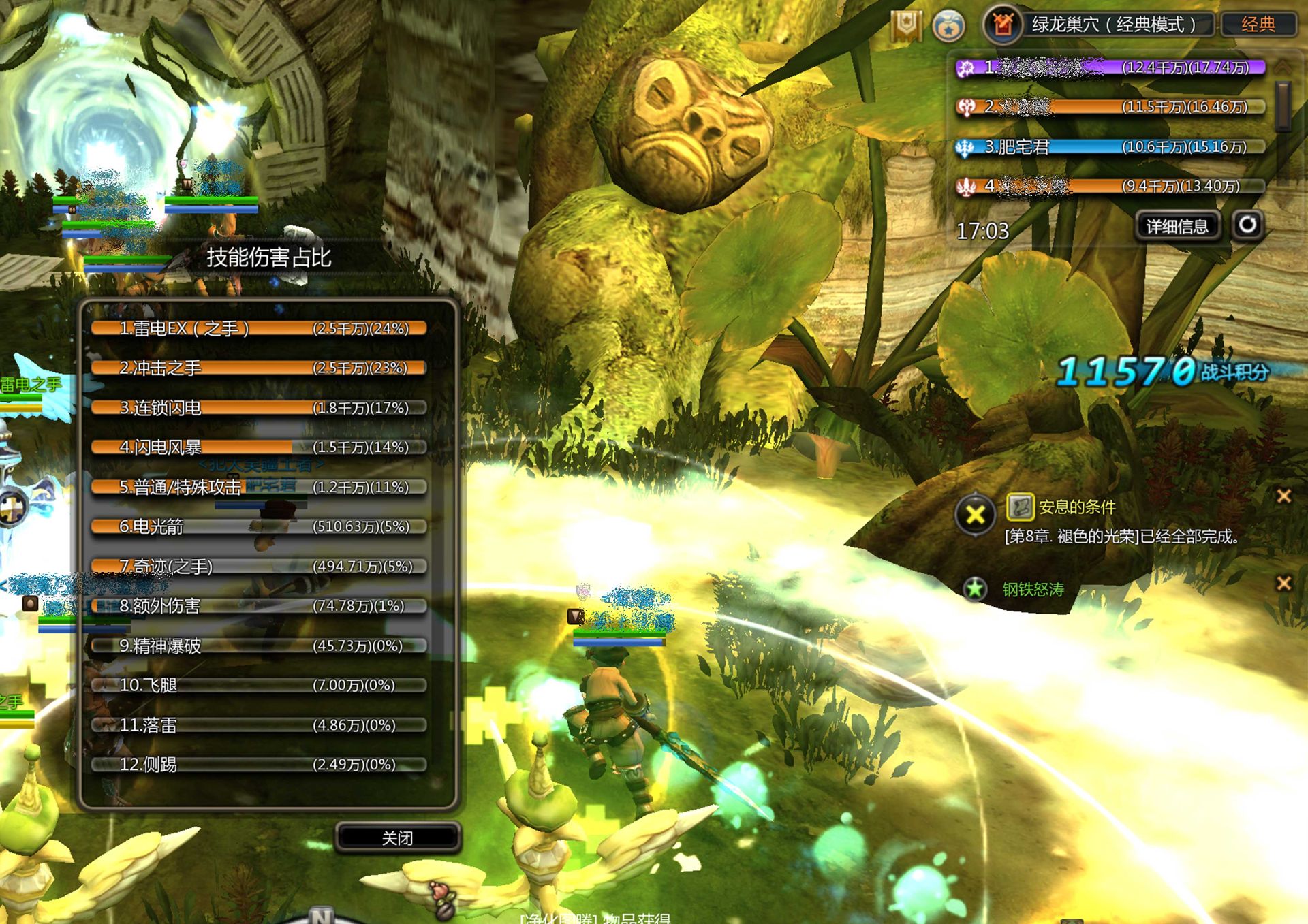Dismiss the 钢铁怒涛 notification
This screenshot has height=924, width=1308.
pyautogui.click(x=1283, y=583)
